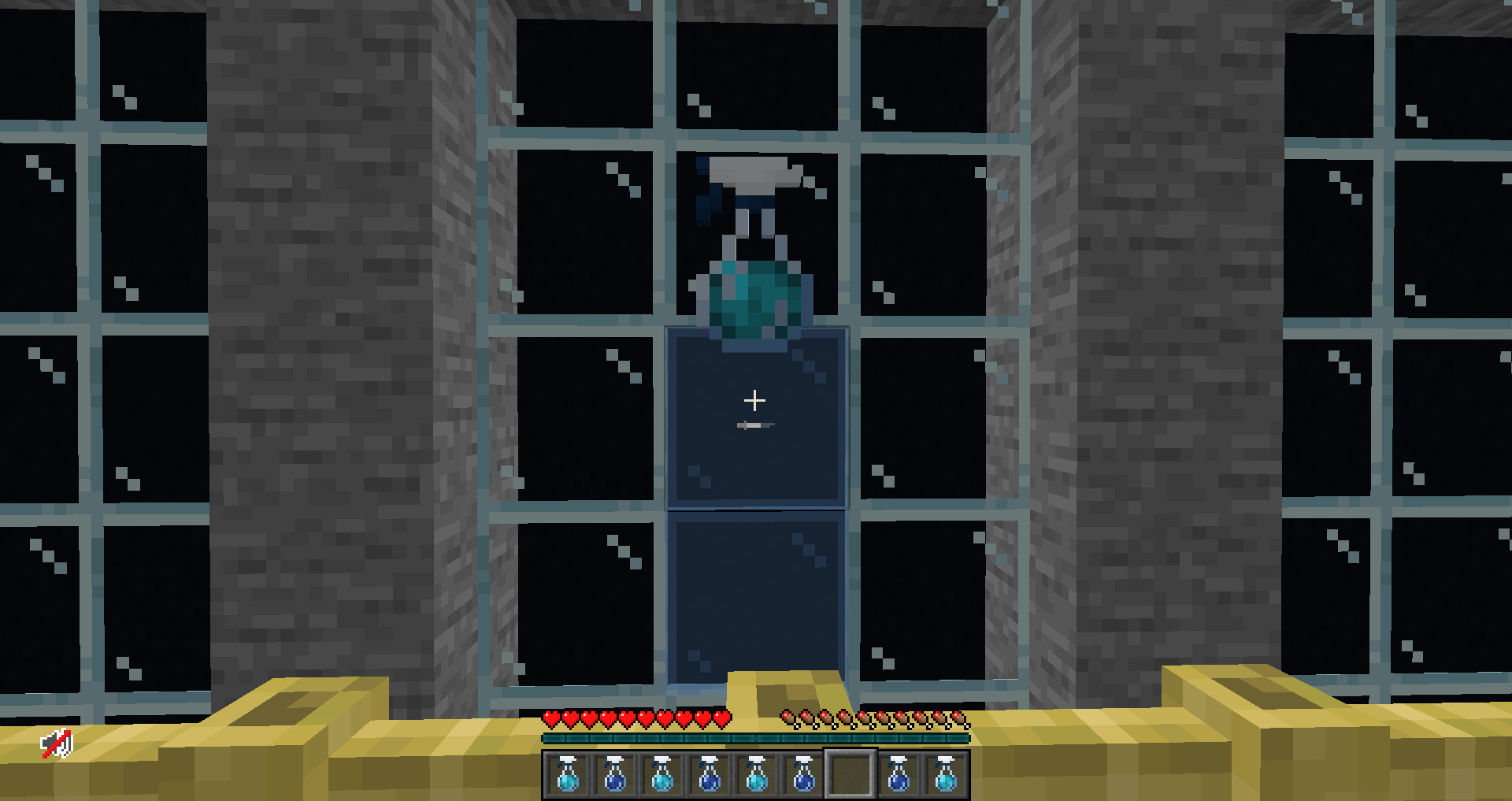This screenshot has width=1512, height=801.
Task: Click the crosshair at screen center
Action: [x=756, y=400]
